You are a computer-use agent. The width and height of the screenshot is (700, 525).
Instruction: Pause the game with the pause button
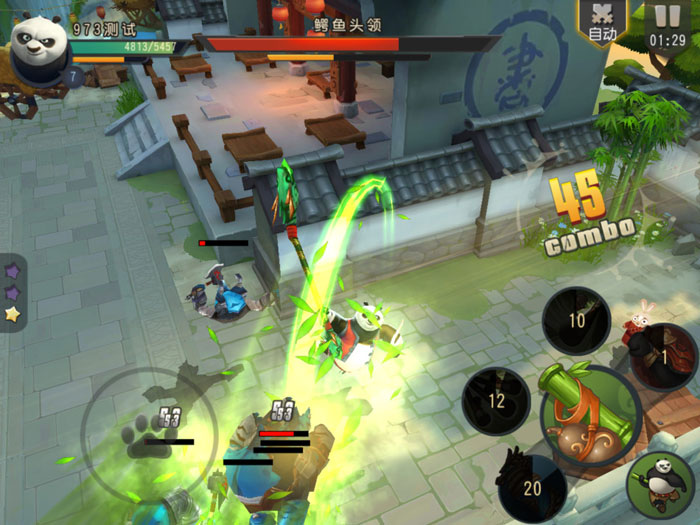click(666, 22)
